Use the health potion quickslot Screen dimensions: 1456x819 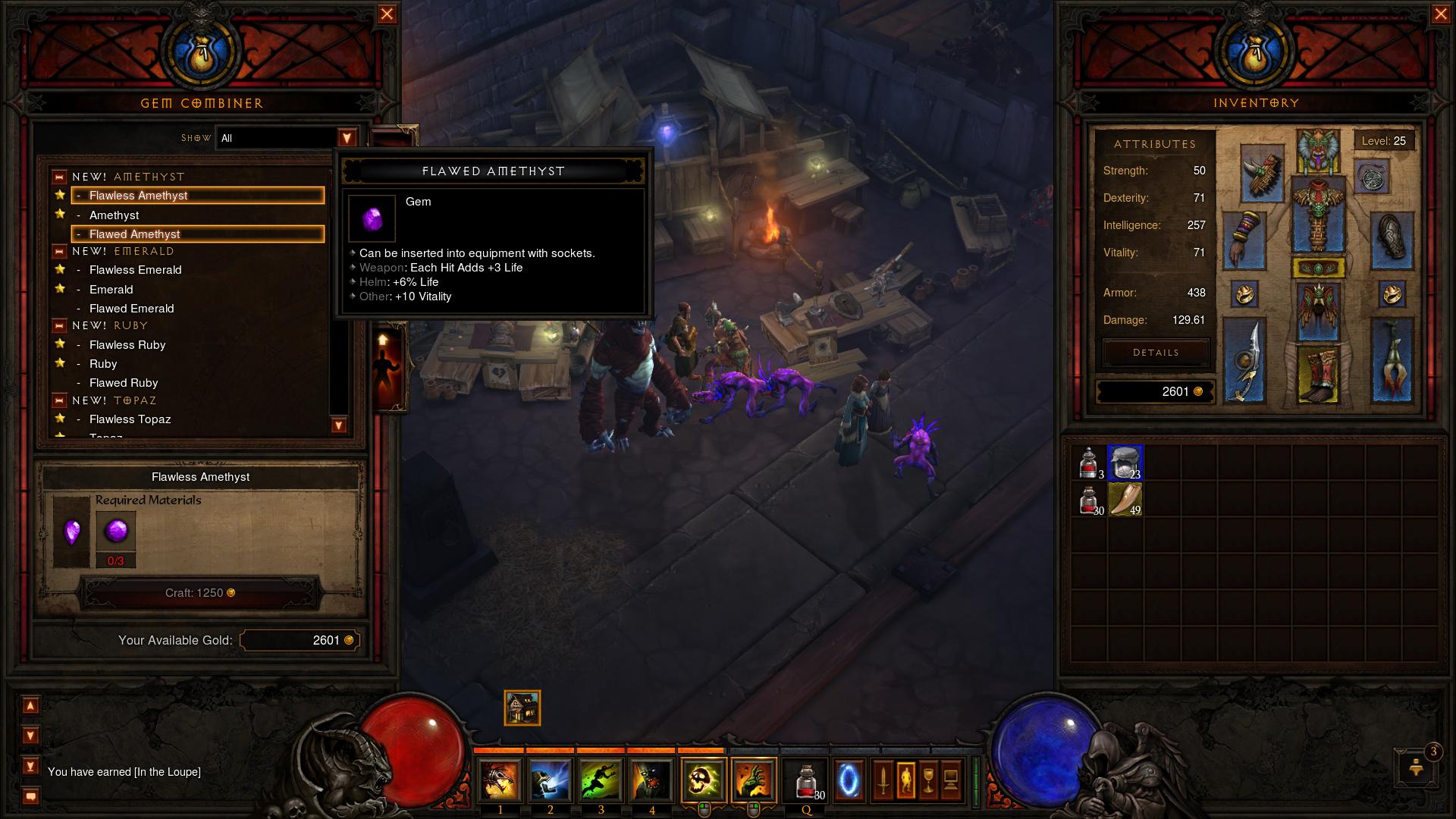tap(807, 780)
